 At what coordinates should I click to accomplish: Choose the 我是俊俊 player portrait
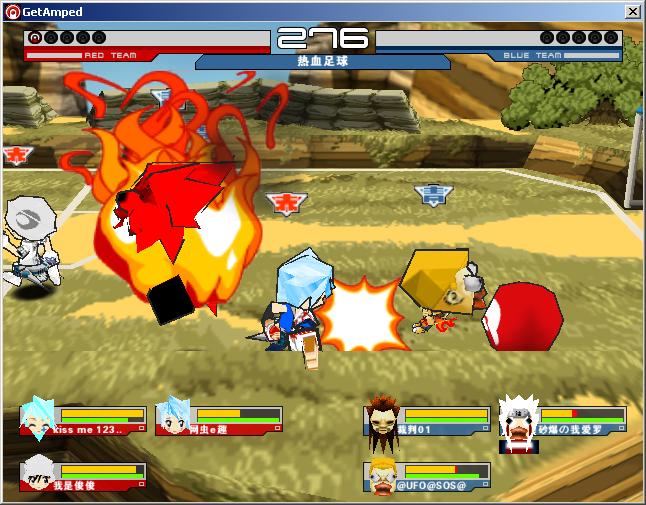click(x=39, y=471)
